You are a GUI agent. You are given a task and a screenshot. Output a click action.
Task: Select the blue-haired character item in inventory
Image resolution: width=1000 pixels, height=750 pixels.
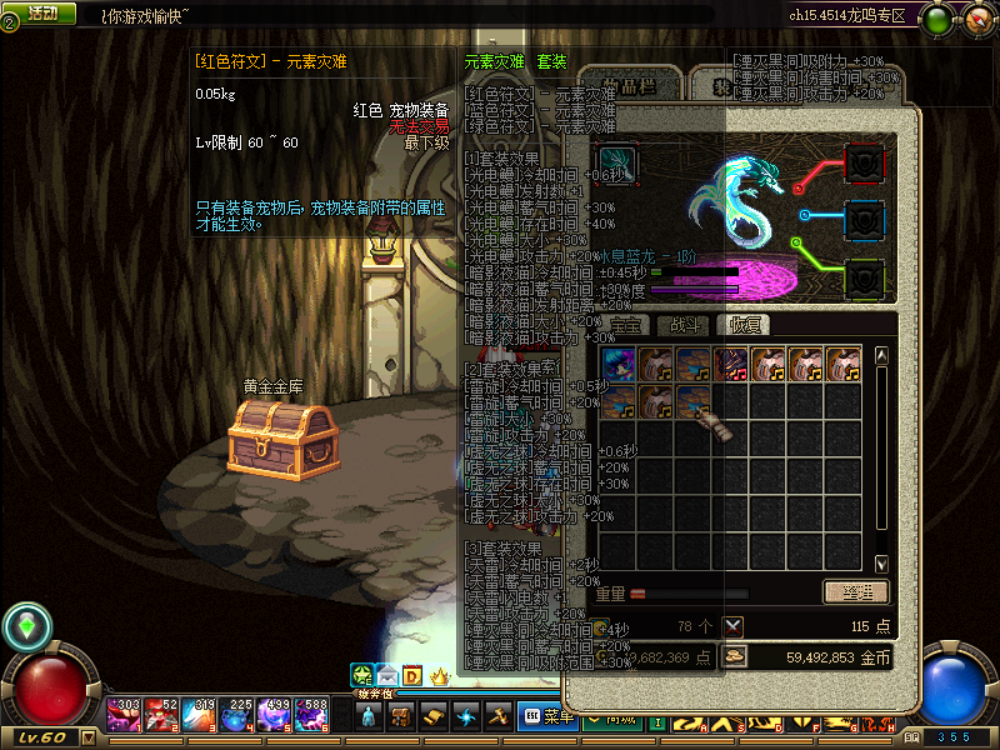tap(619, 364)
